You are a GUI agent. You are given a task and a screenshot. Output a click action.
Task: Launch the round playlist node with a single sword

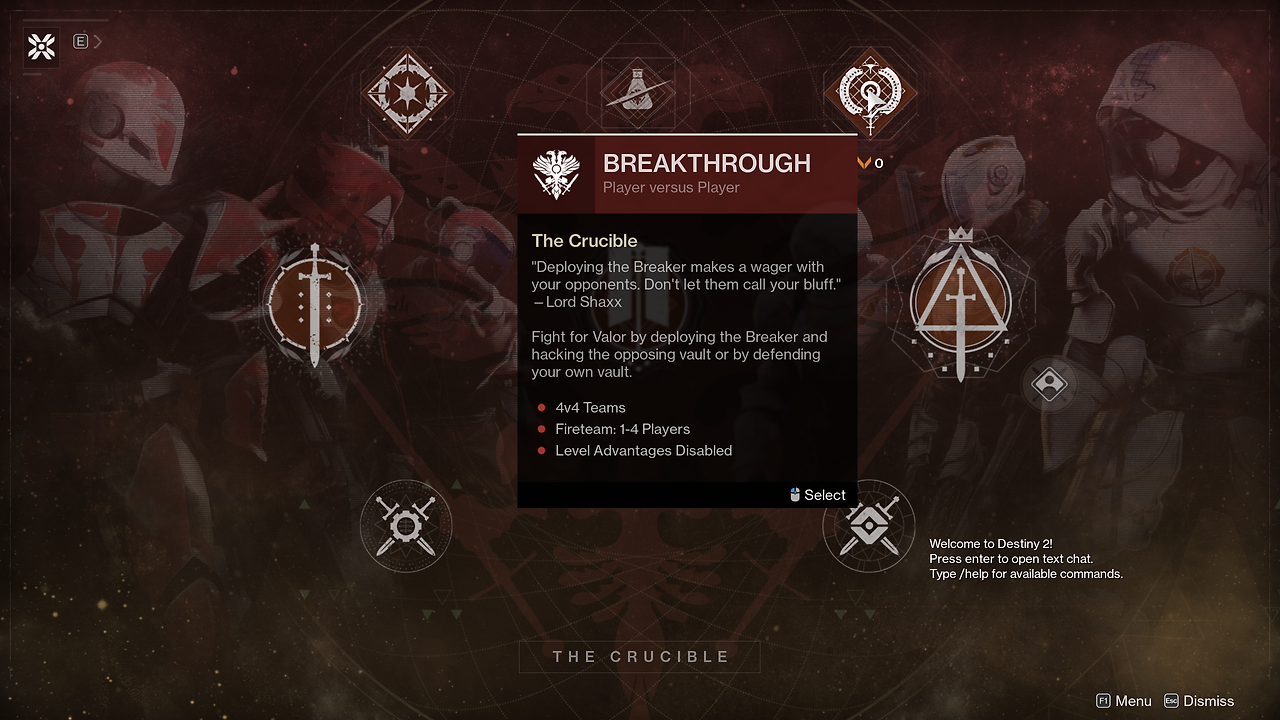click(x=315, y=304)
